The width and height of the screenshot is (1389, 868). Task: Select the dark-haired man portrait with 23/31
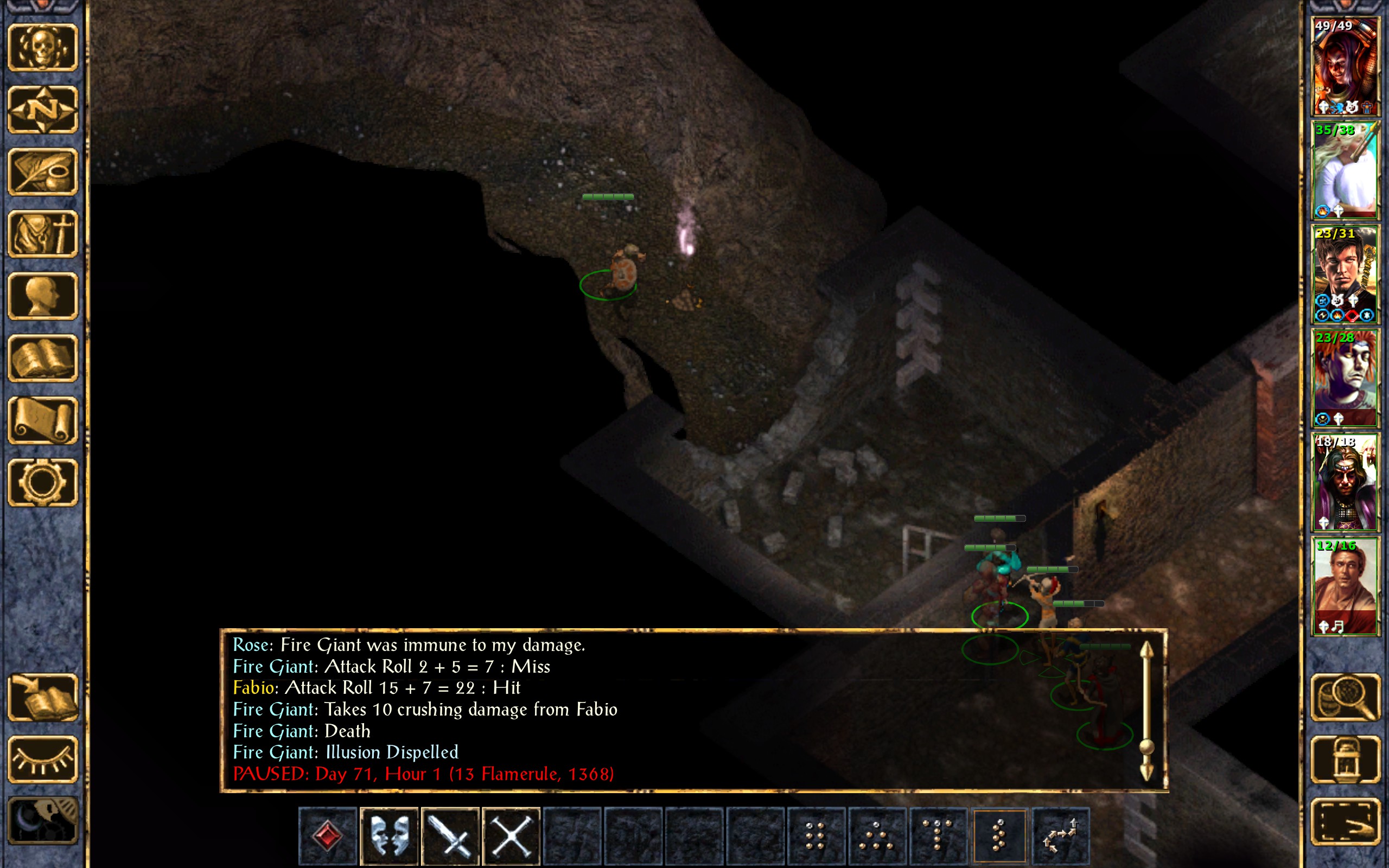1345,275
